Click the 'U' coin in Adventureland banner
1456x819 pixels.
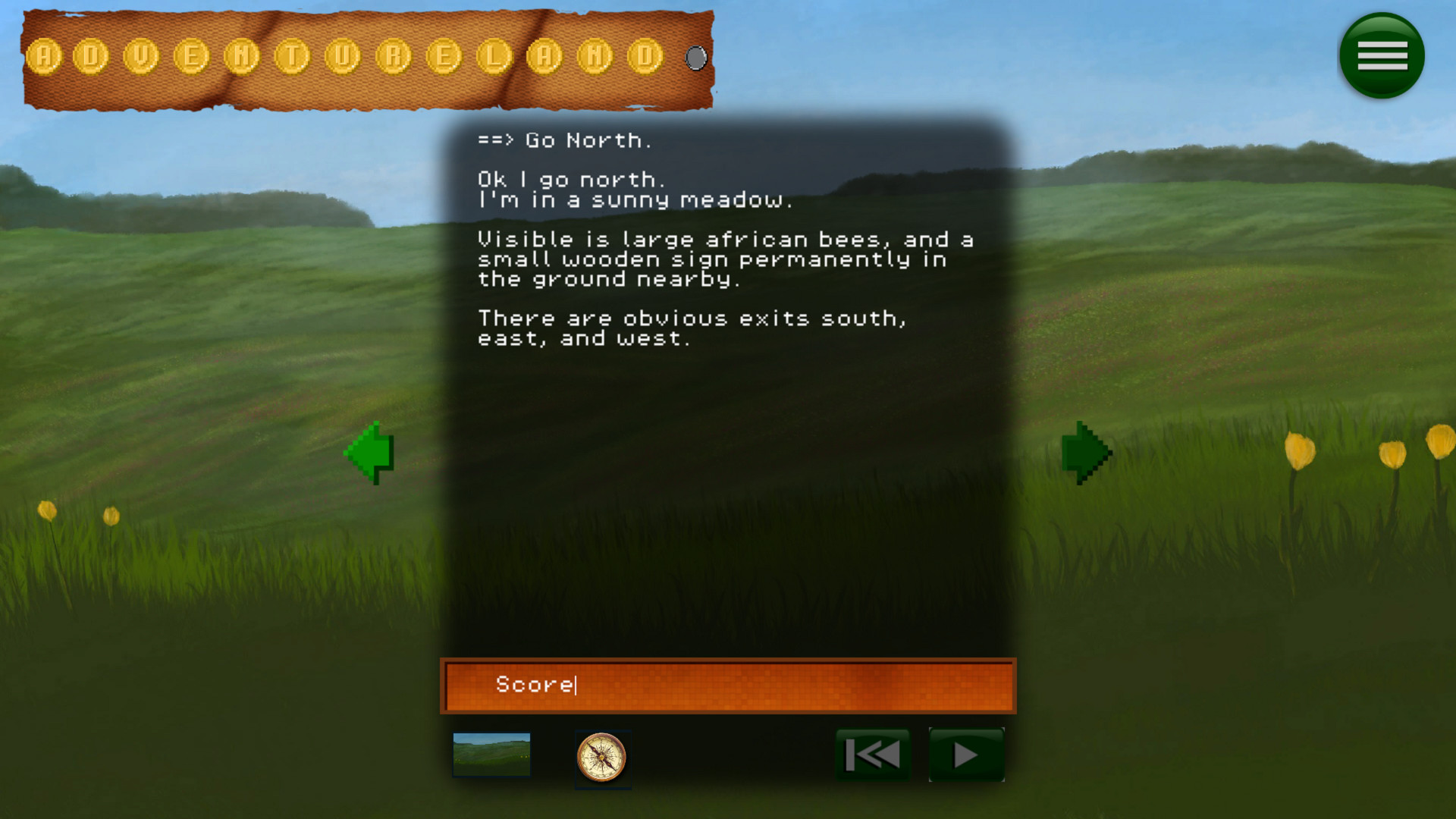(x=340, y=57)
